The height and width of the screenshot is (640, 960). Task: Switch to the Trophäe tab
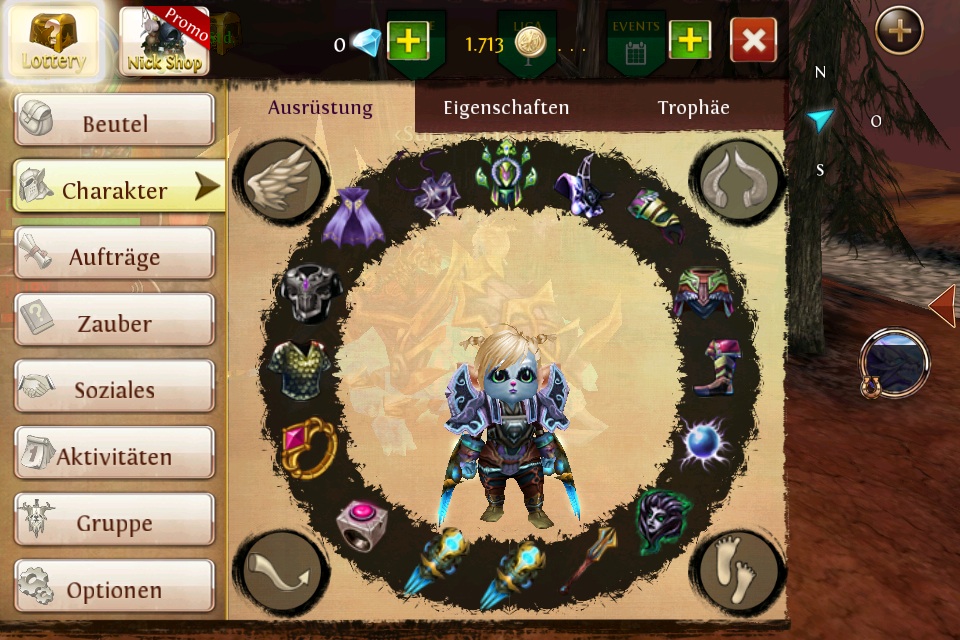(693, 107)
